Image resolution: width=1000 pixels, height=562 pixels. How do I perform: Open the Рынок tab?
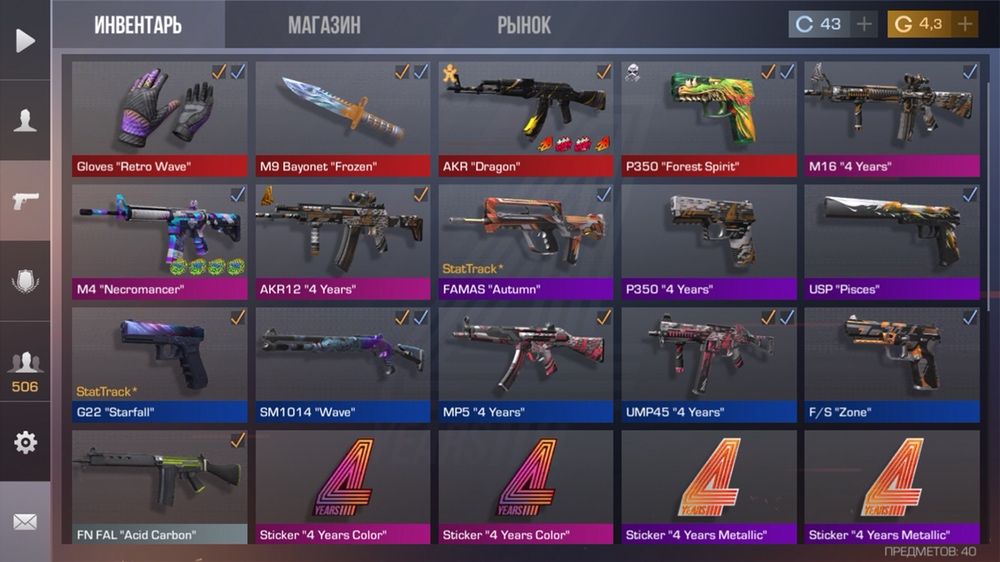(x=524, y=25)
